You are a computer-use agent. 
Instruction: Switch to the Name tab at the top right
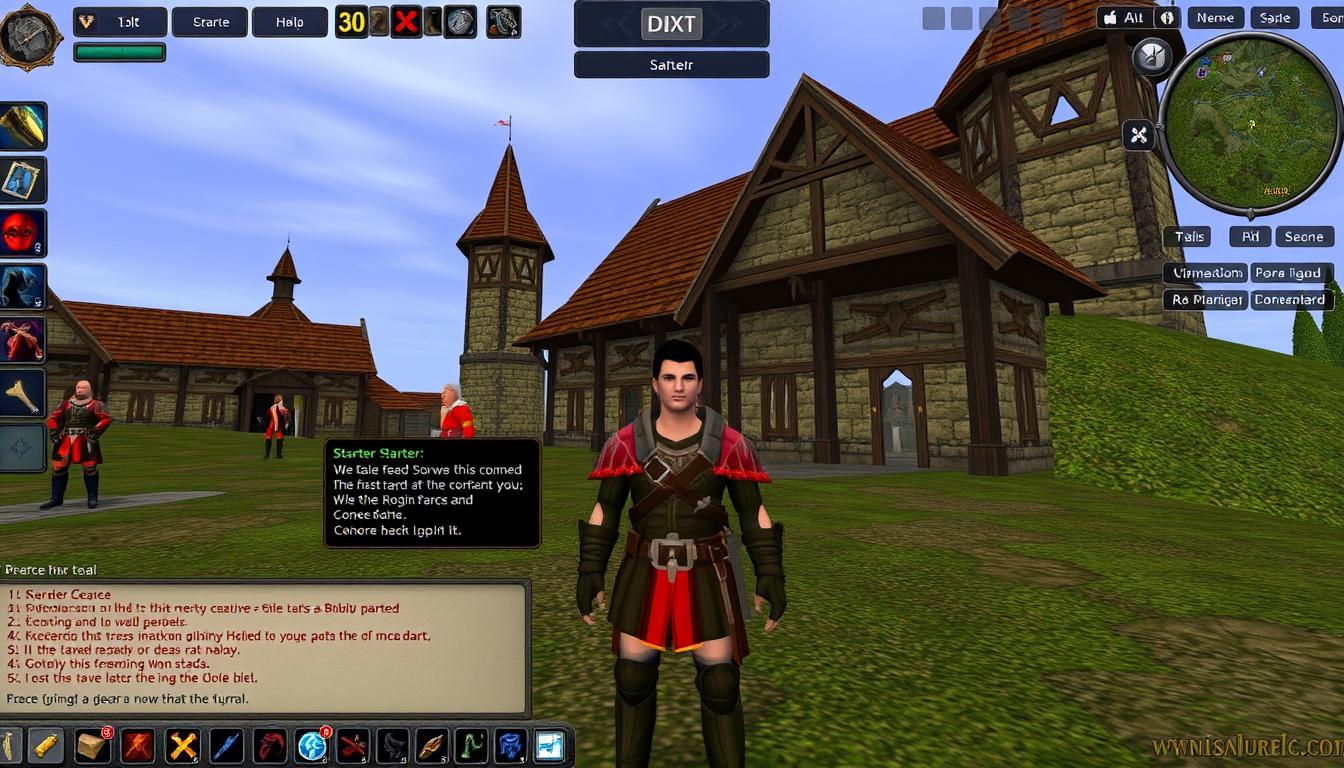coord(1215,17)
